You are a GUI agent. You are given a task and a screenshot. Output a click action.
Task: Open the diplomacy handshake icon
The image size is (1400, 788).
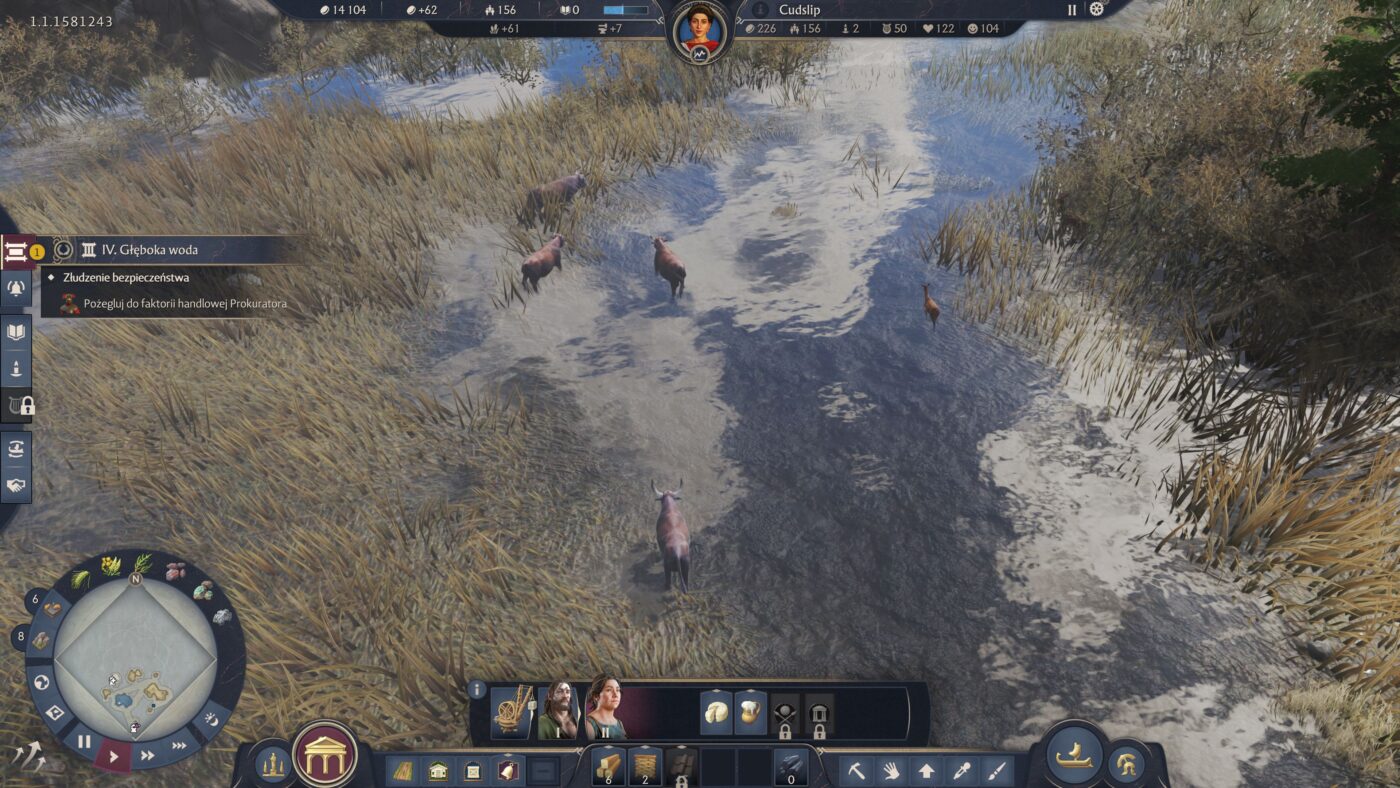[x=17, y=487]
